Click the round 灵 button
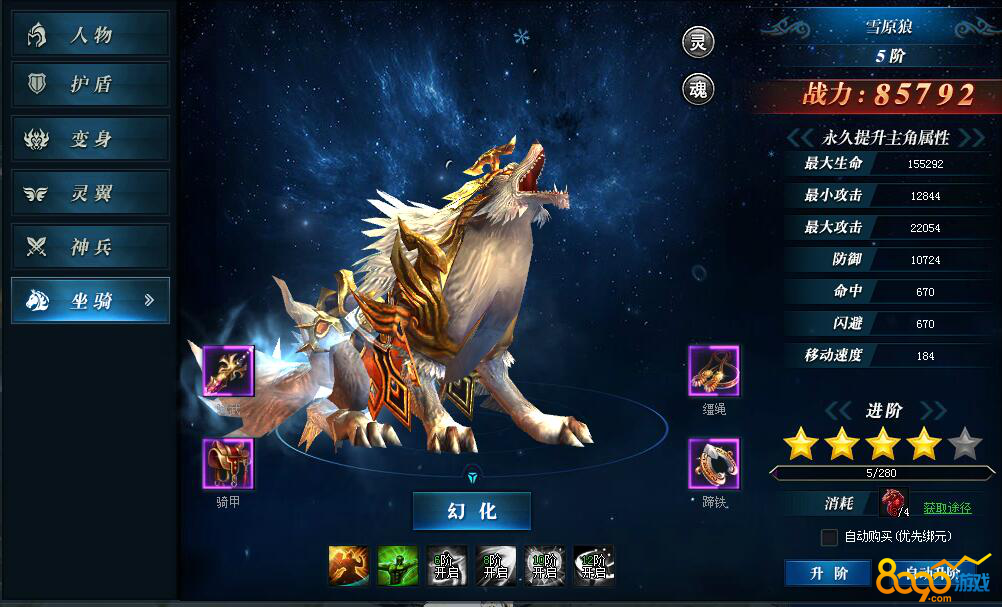The height and width of the screenshot is (607, 1002). point(698,42)
